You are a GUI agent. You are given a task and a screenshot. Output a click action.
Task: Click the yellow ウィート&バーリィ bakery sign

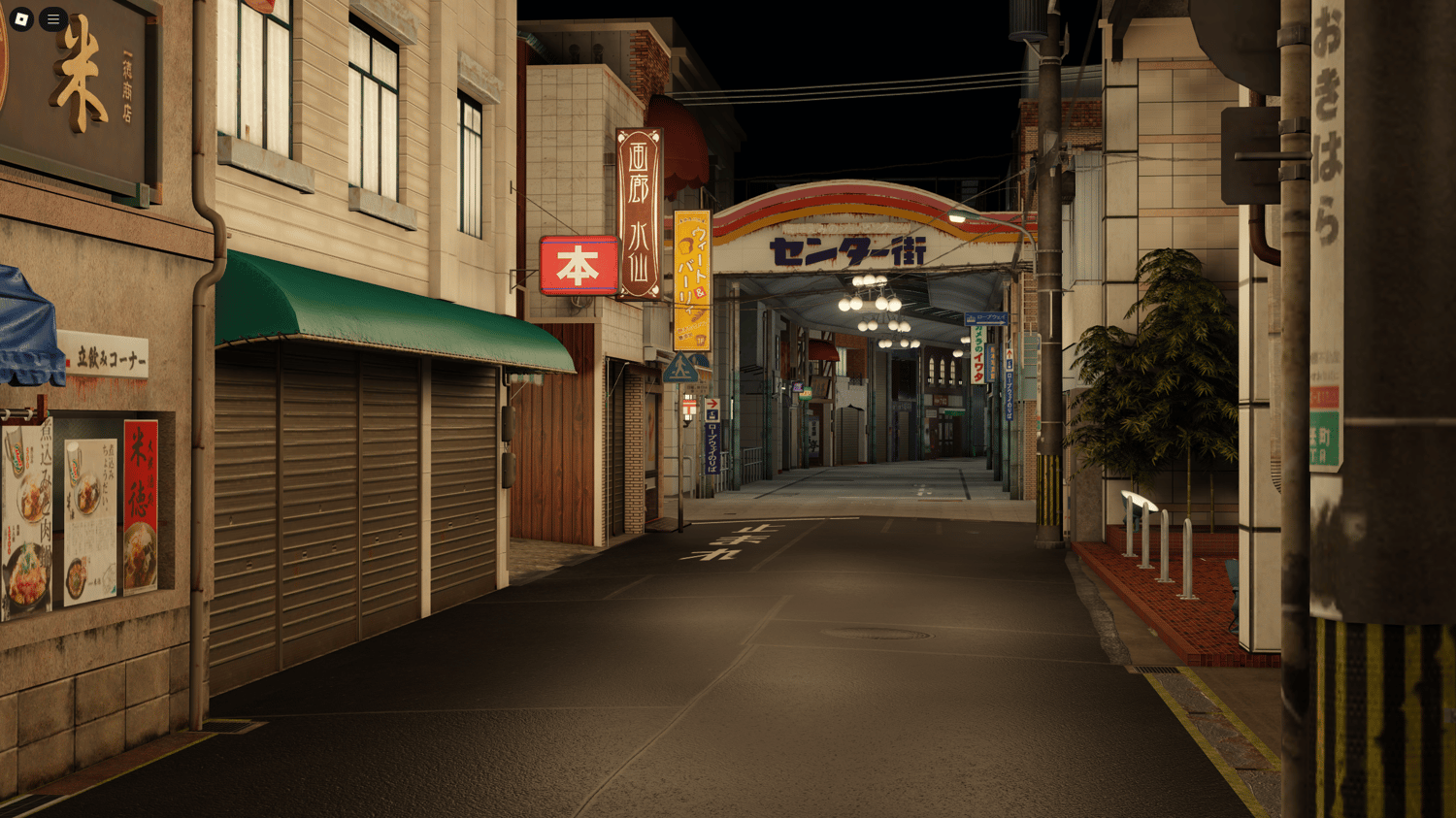[691, 281]
